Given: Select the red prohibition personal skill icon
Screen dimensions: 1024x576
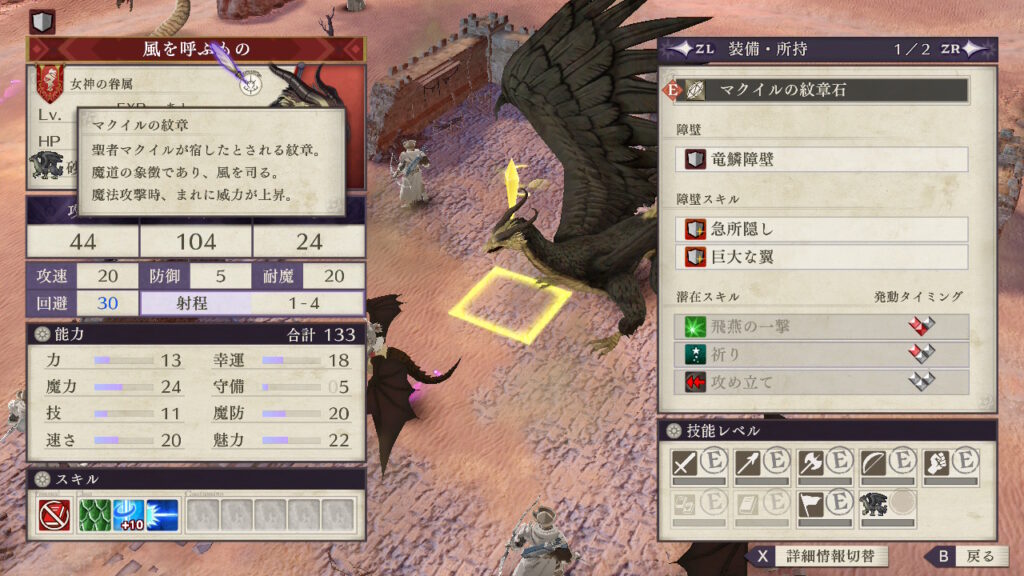Looking at the screenshot, I should [55, 515].
